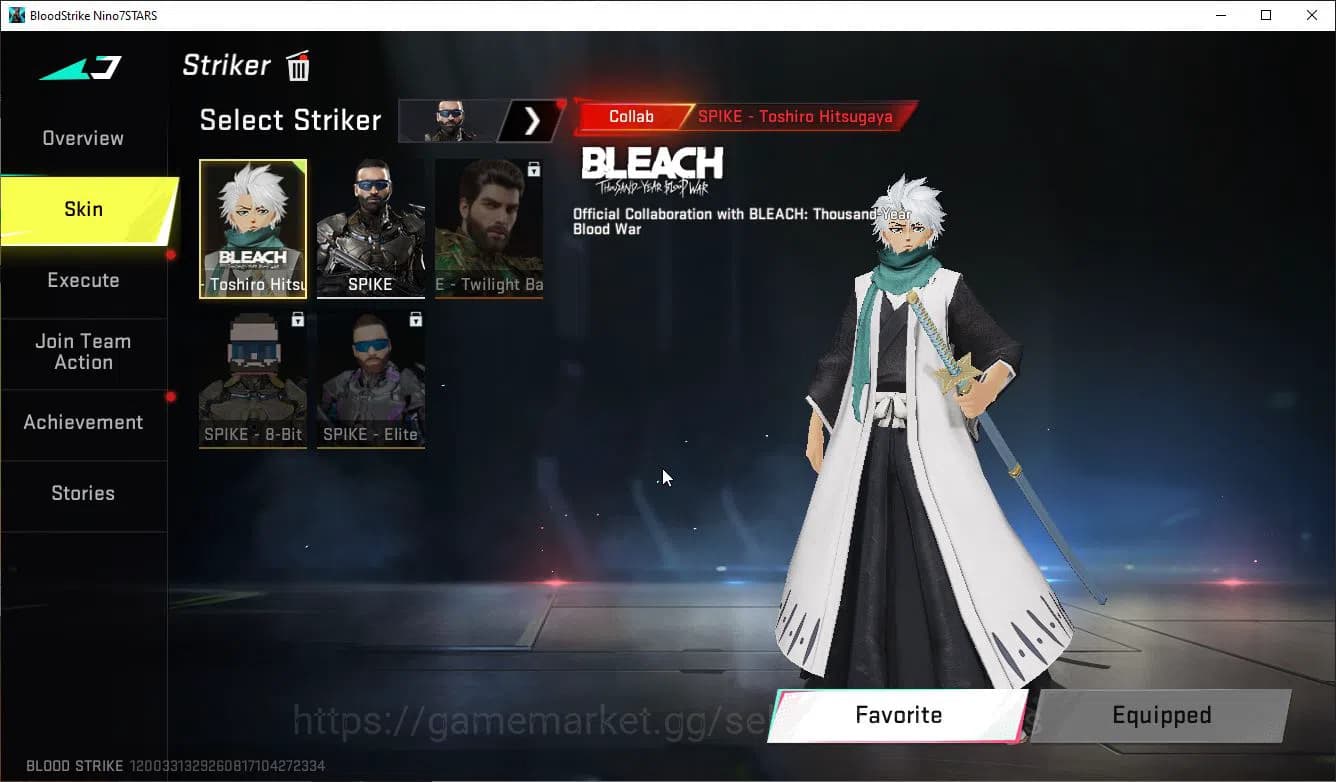Switch to the Skin tab
This screenshot has width=1336, height=782.
click(83, 209)
